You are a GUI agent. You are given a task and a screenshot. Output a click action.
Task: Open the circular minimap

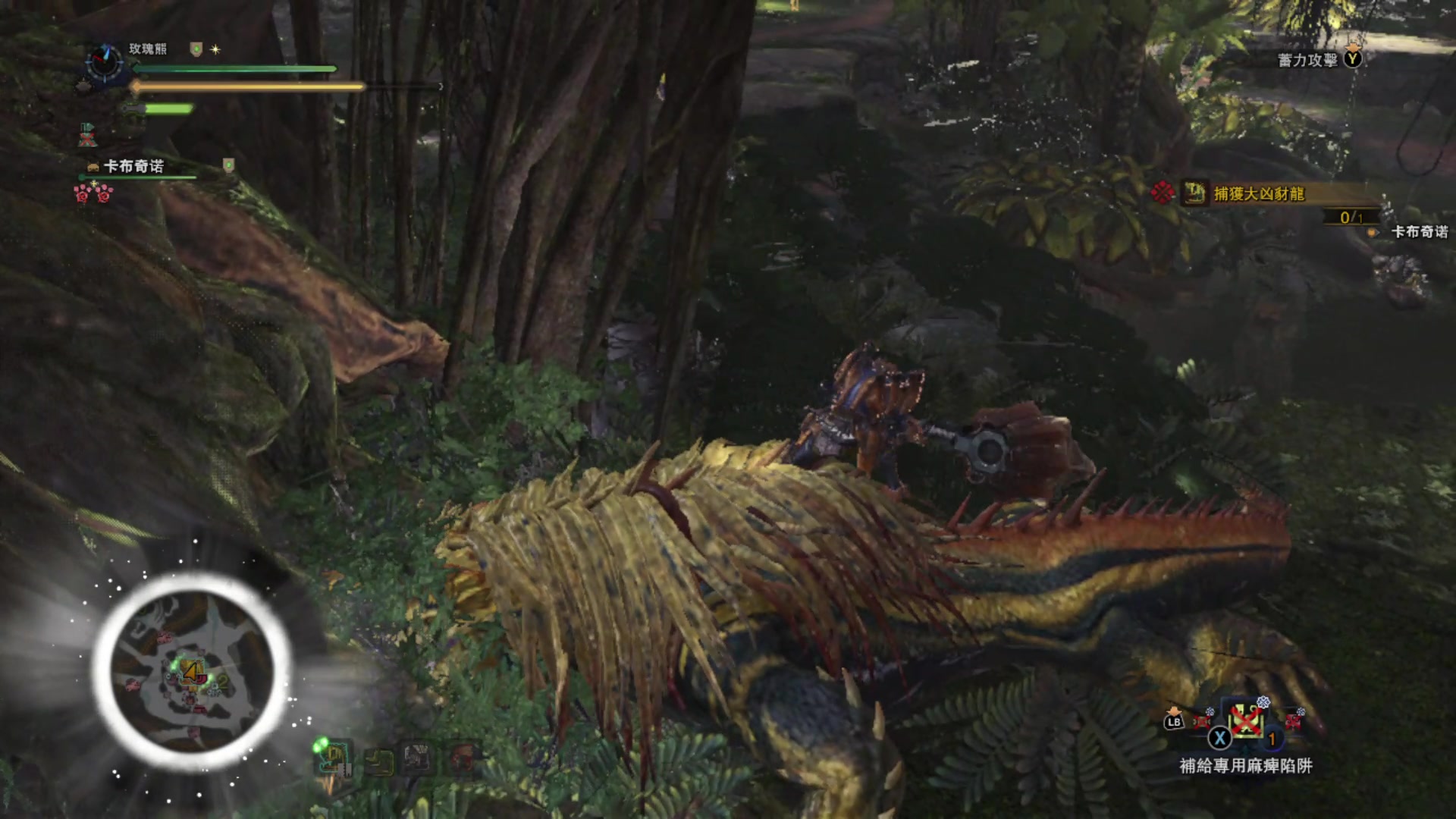191,670
